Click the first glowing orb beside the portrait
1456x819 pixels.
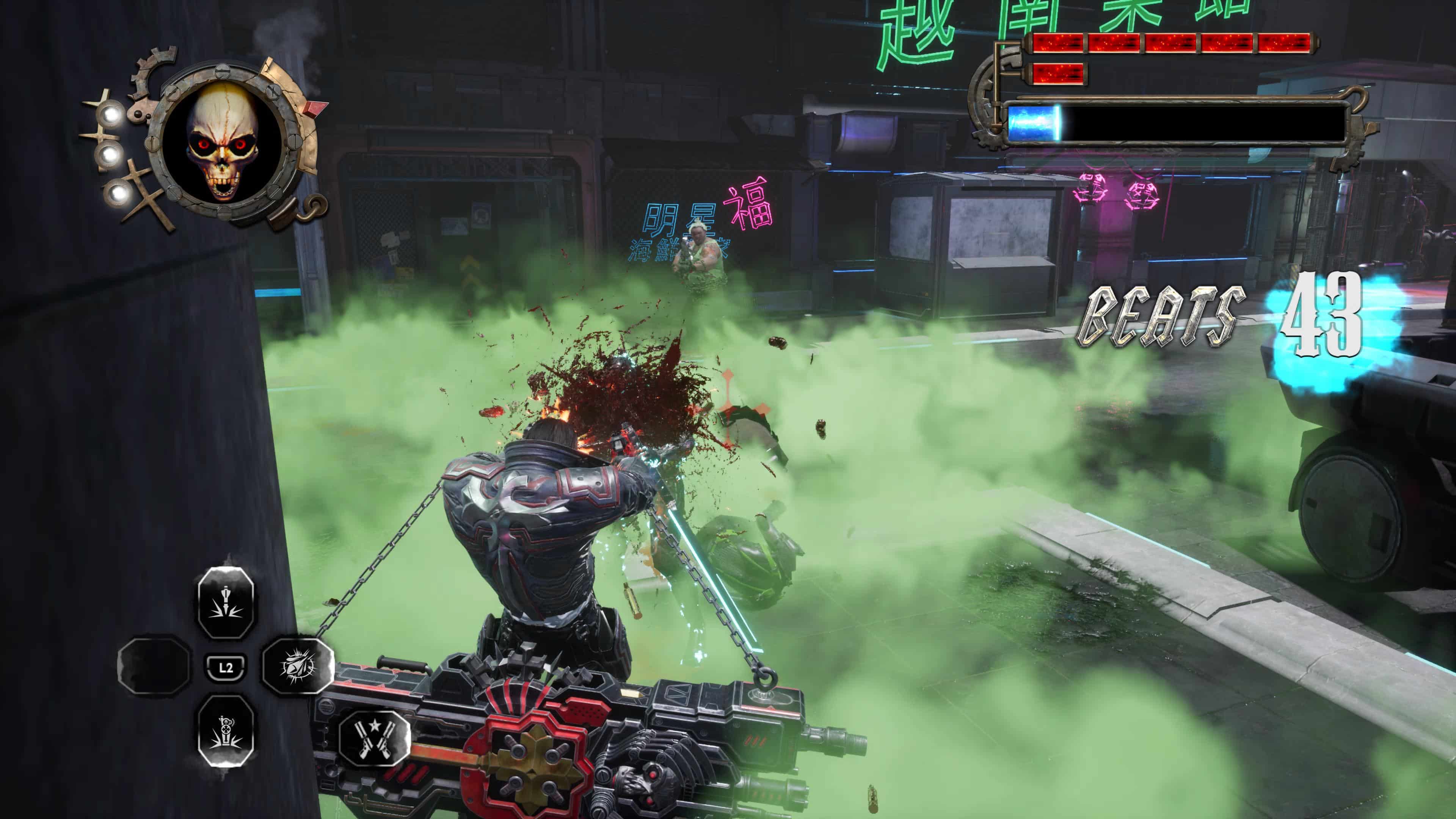pos(111,115)
